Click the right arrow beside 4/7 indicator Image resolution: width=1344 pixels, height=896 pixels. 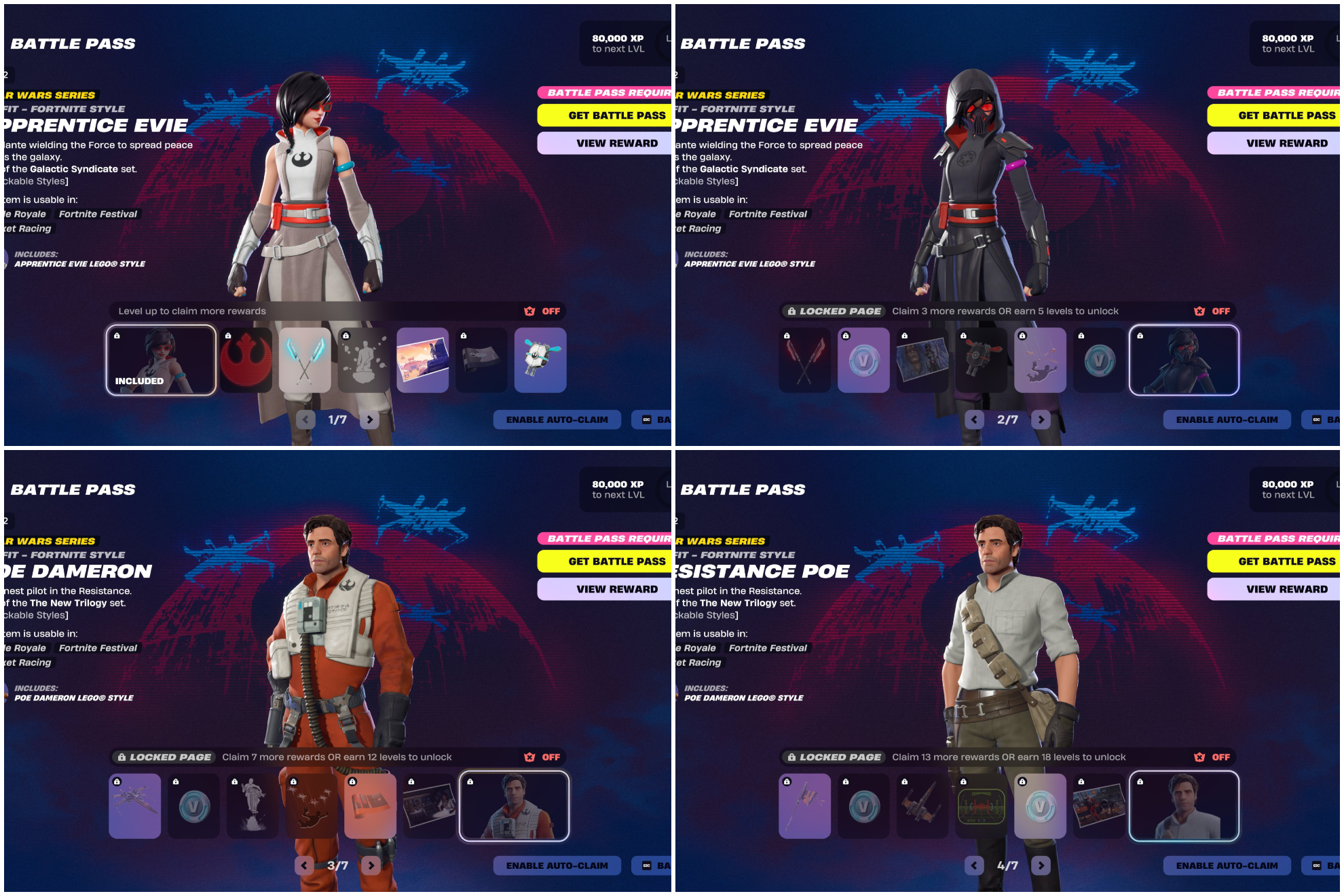[1041, 865]
